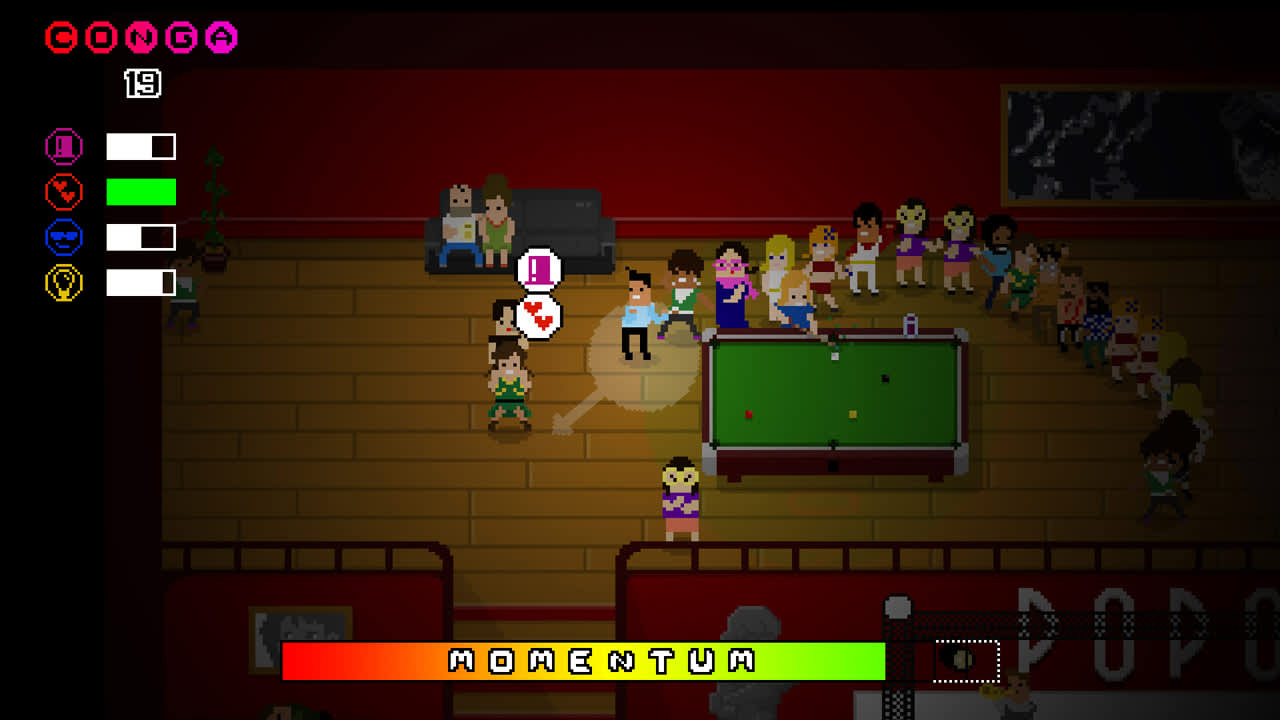Select the hearts speech bubble
This screenshot has height=720, width=1280.
(x=537, y=314)
